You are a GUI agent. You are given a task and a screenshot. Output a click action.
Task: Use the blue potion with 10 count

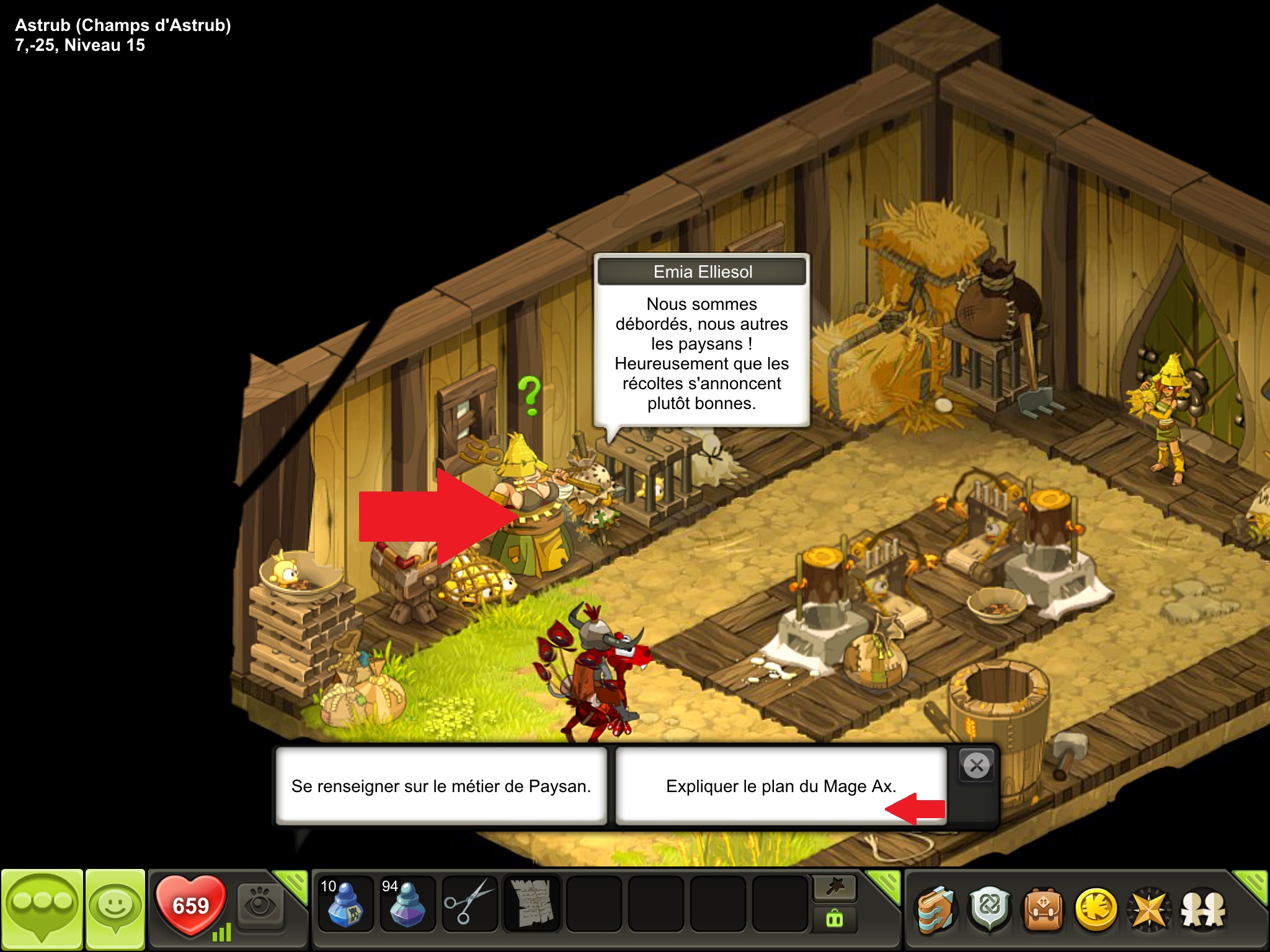point(345,903)
